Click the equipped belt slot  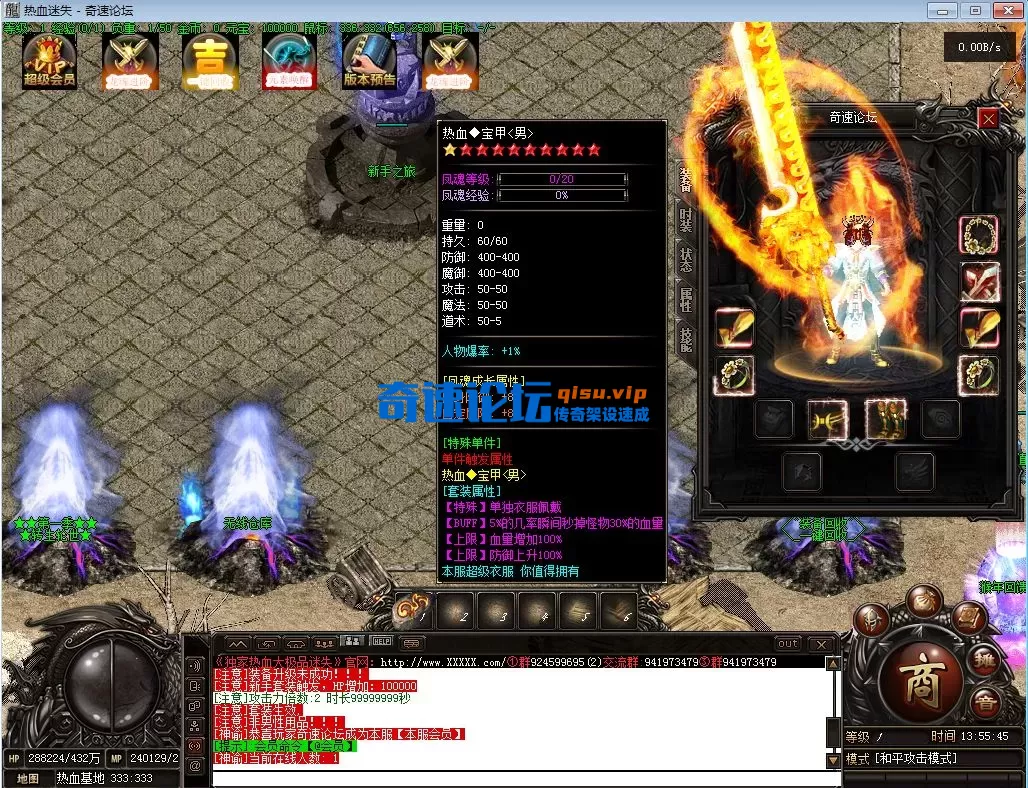(827, 420)
